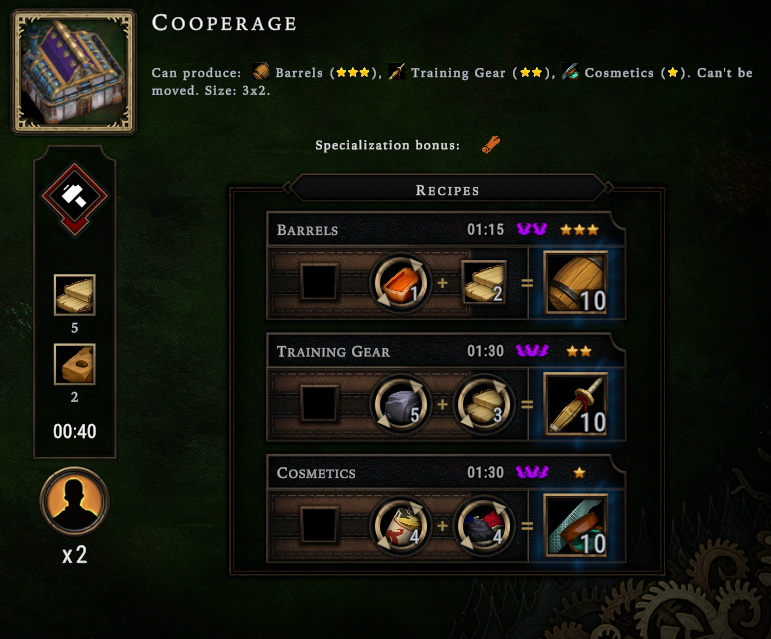Click the Cosmetics output icon
The width and height of the screenshot is (771, 639).
(576, 525)
